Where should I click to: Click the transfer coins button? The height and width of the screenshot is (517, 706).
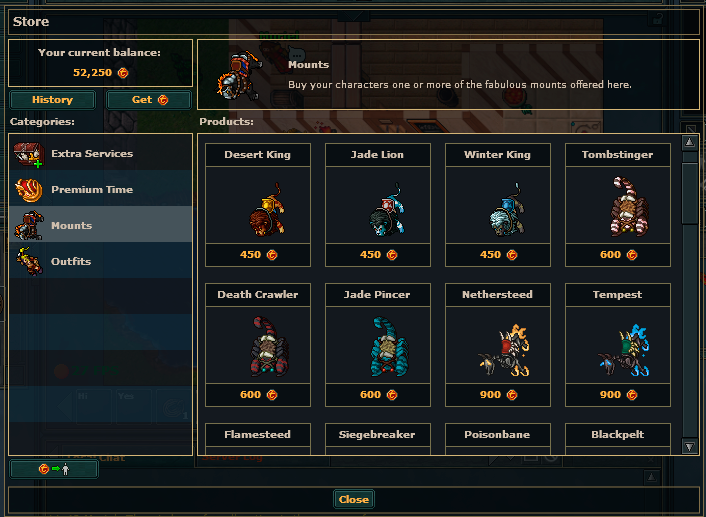tap(54, 469)
